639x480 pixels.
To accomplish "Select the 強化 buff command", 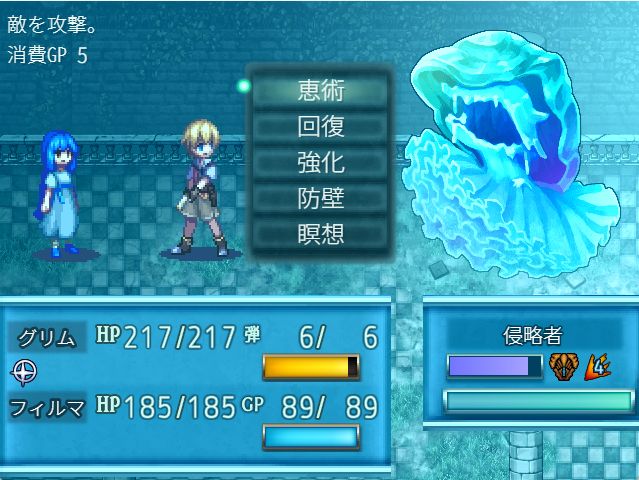I will (x=320, y=162).
